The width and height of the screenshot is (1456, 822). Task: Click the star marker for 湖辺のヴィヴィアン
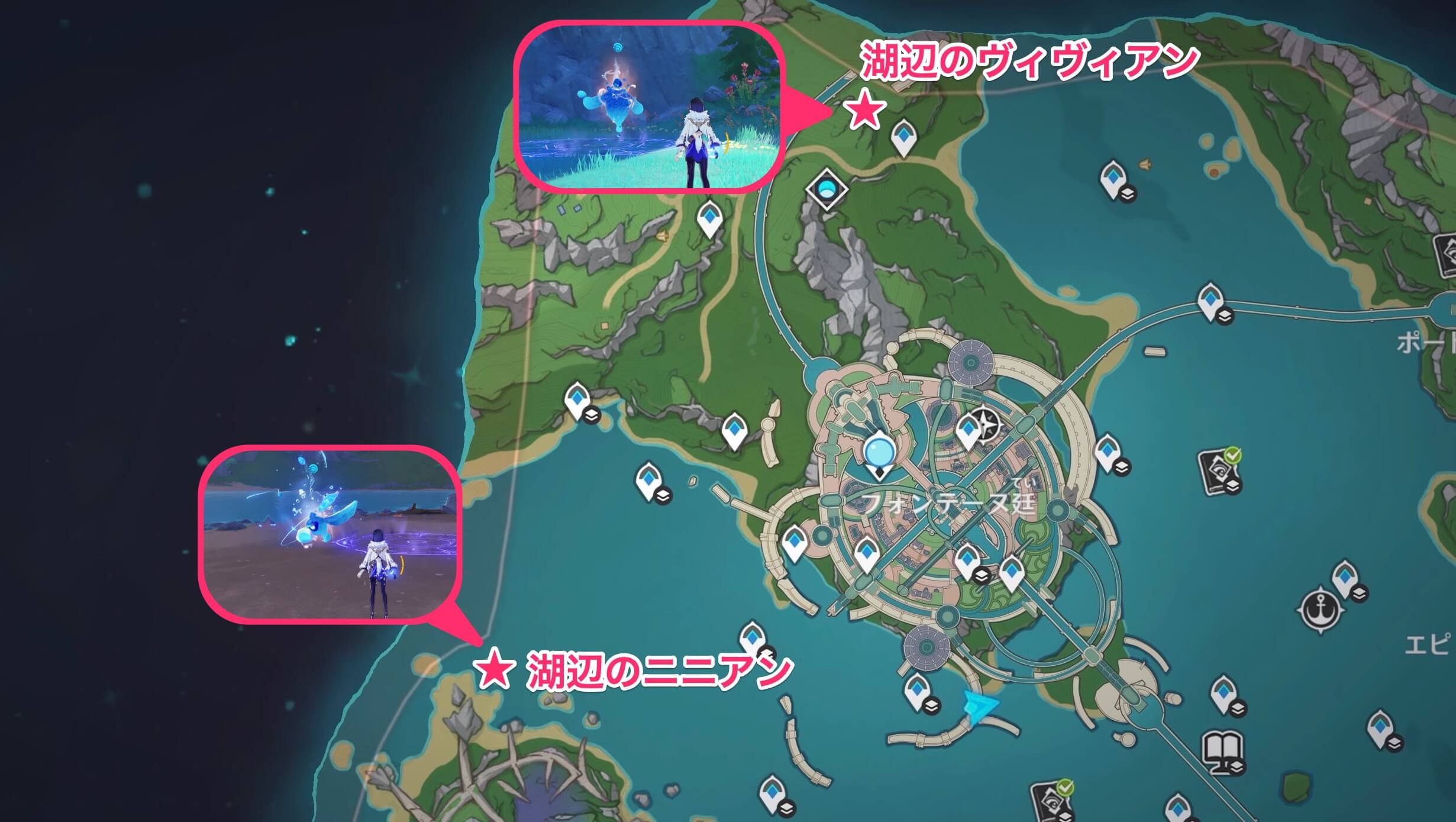click(x=864, y=111)
